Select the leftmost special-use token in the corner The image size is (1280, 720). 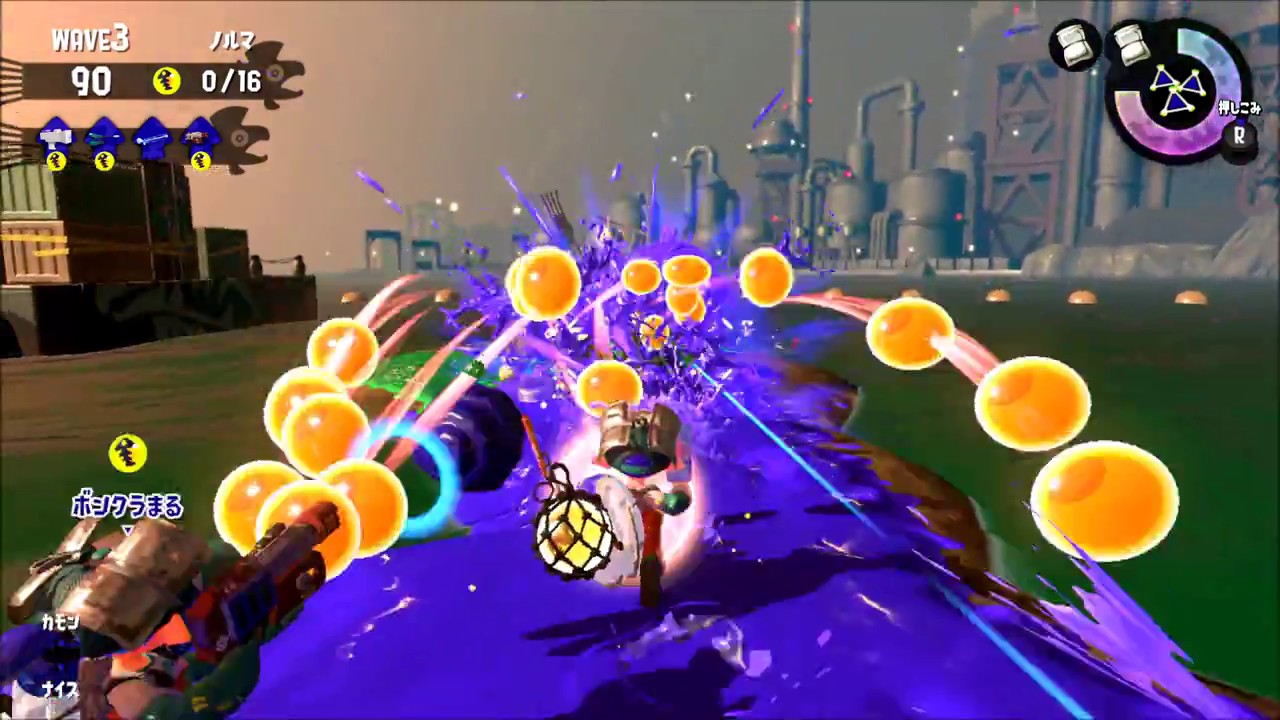point(1075,45)
